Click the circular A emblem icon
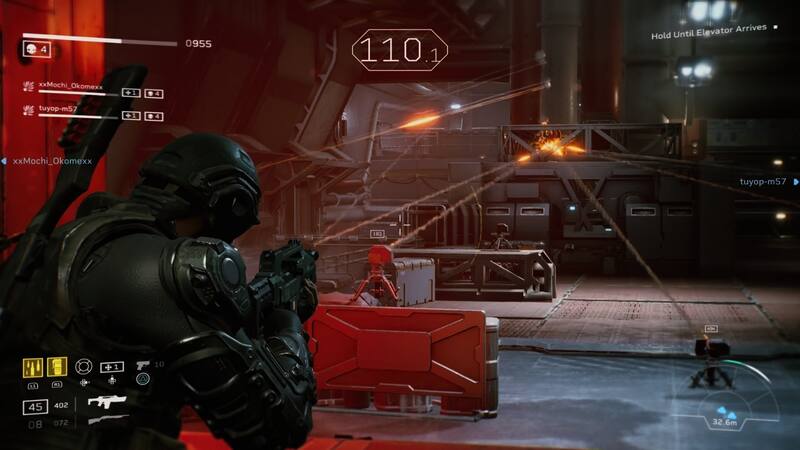Viewport: 800px width, 450px height. [x=142, y=380]
